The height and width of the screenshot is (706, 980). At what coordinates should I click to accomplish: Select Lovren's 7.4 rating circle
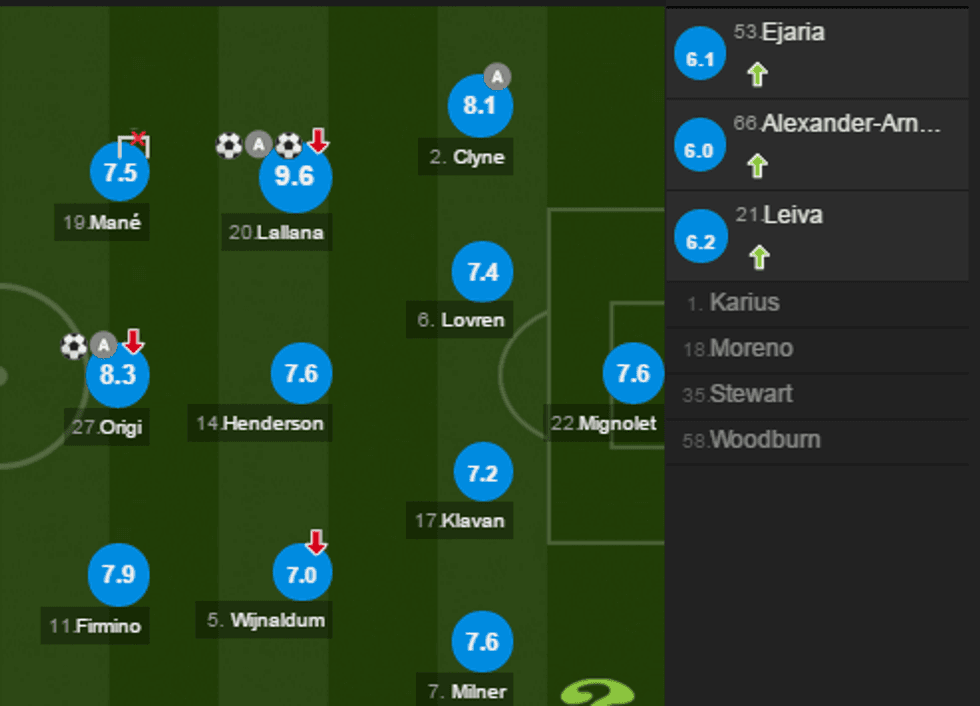pos(483,271)
